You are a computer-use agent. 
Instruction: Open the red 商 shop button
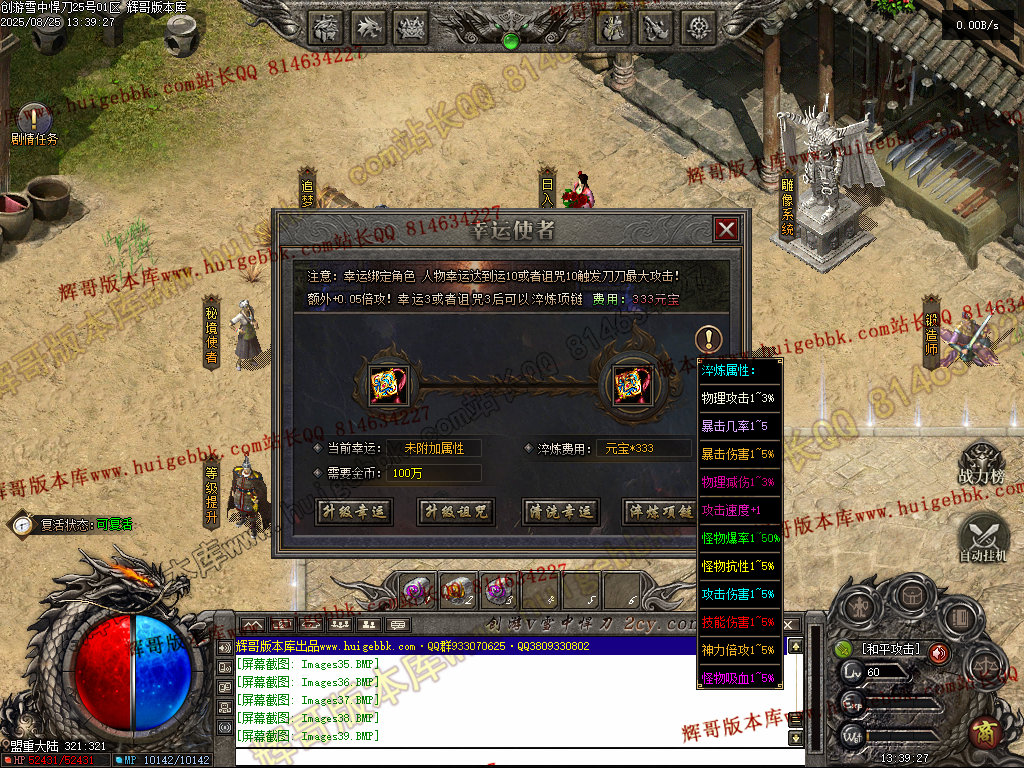985,732
